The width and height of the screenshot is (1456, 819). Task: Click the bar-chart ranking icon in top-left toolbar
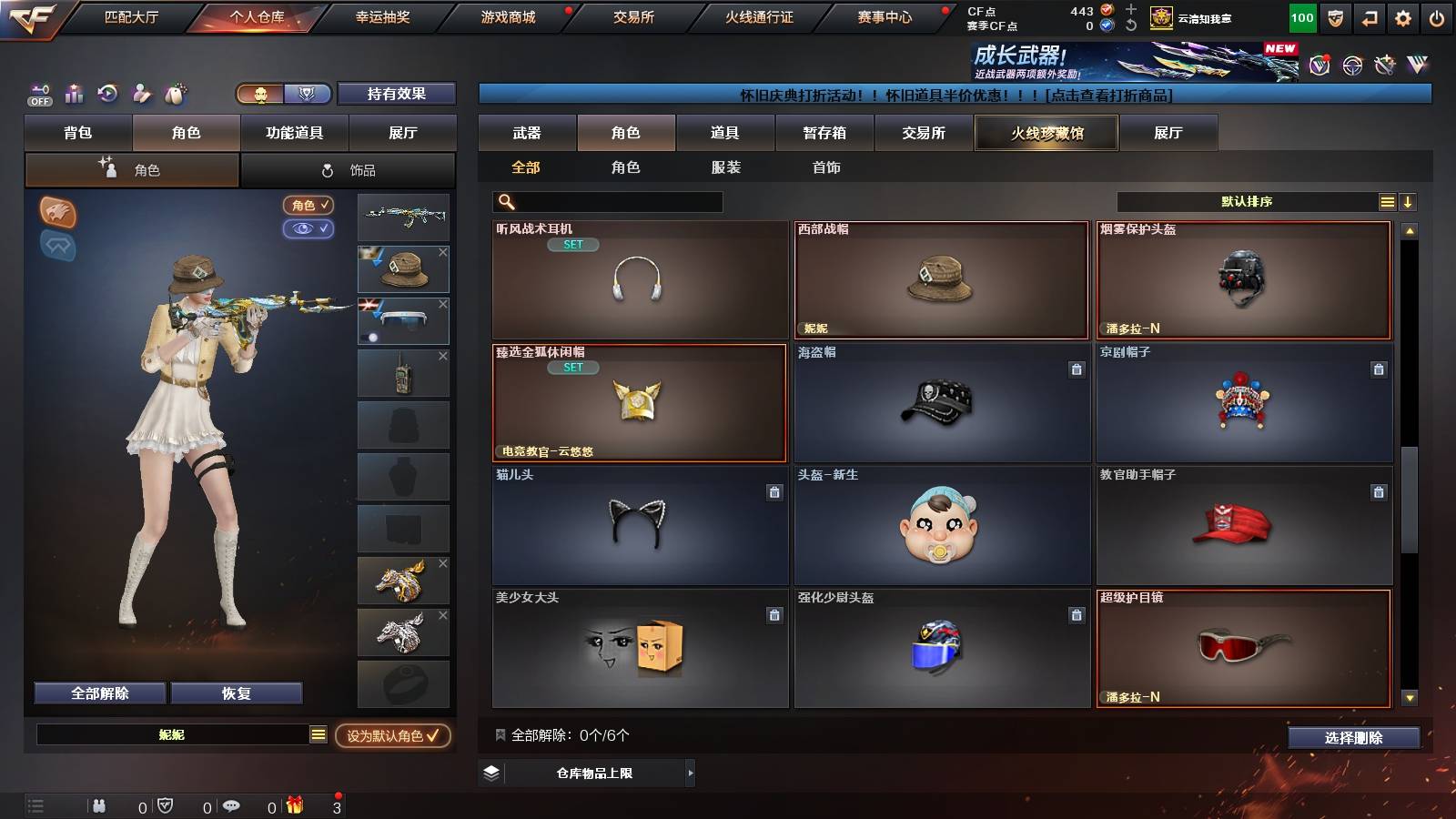pyautogui.click(x=74, y=94)
